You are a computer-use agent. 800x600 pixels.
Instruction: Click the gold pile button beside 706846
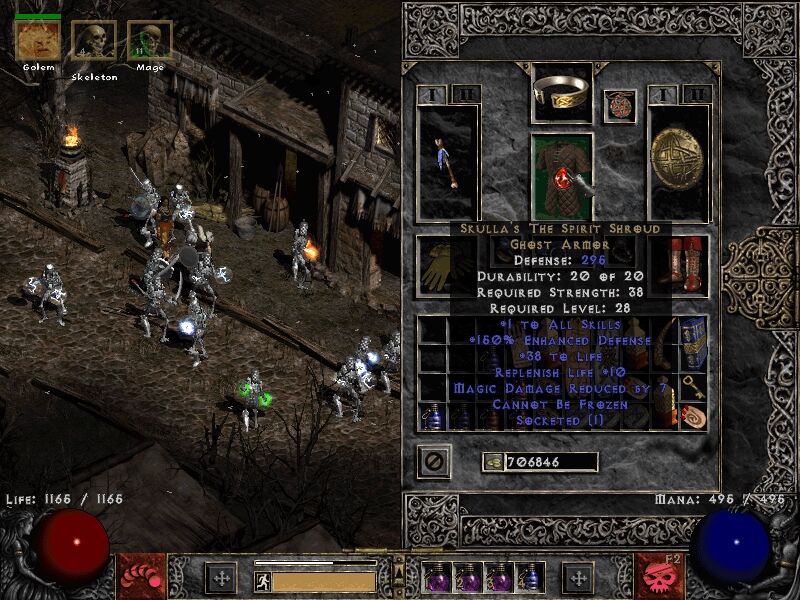pyautogui.click(x=492, y=462)
